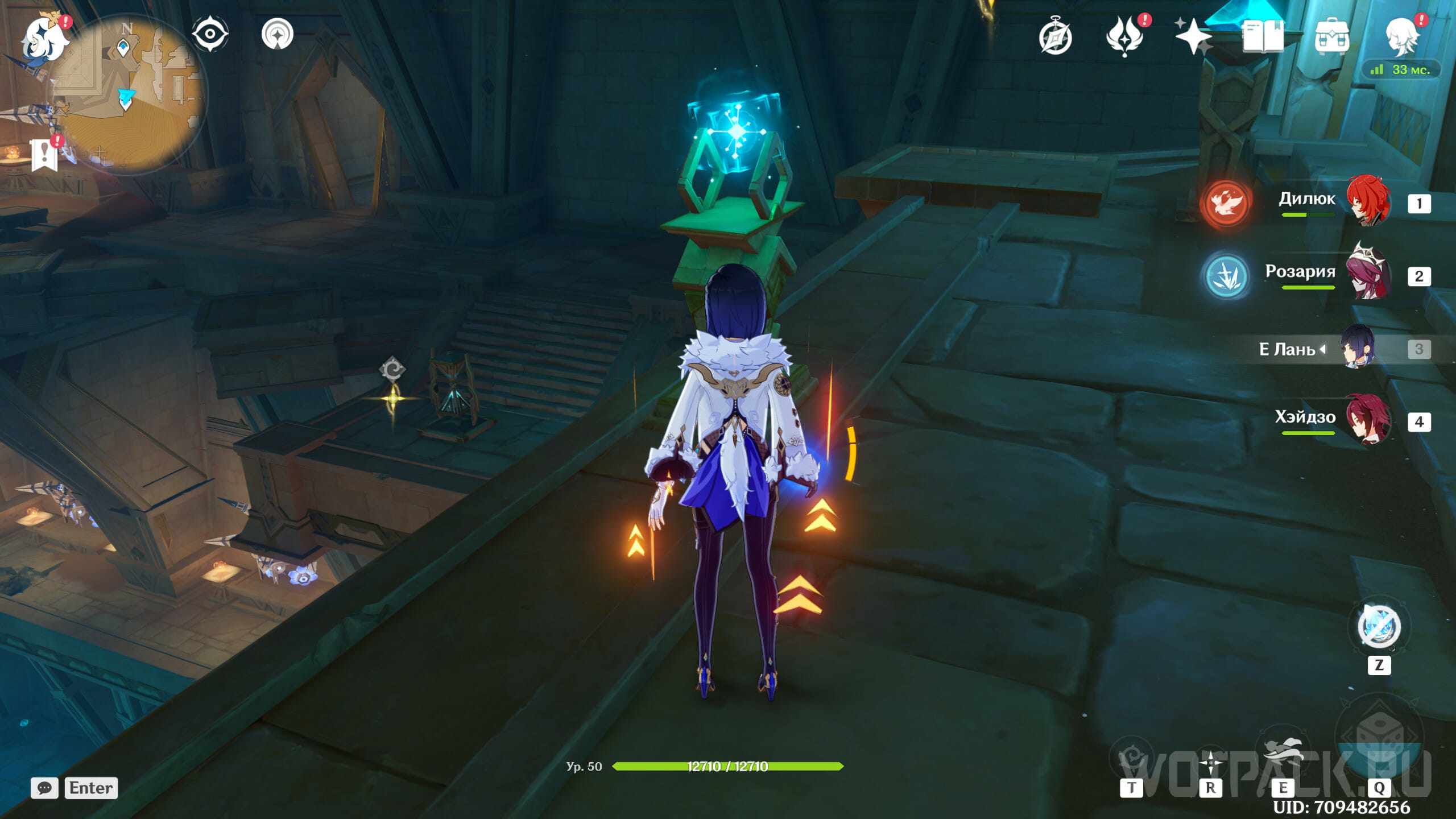Open the round emblem icon beside the eye

click(278, 34)
